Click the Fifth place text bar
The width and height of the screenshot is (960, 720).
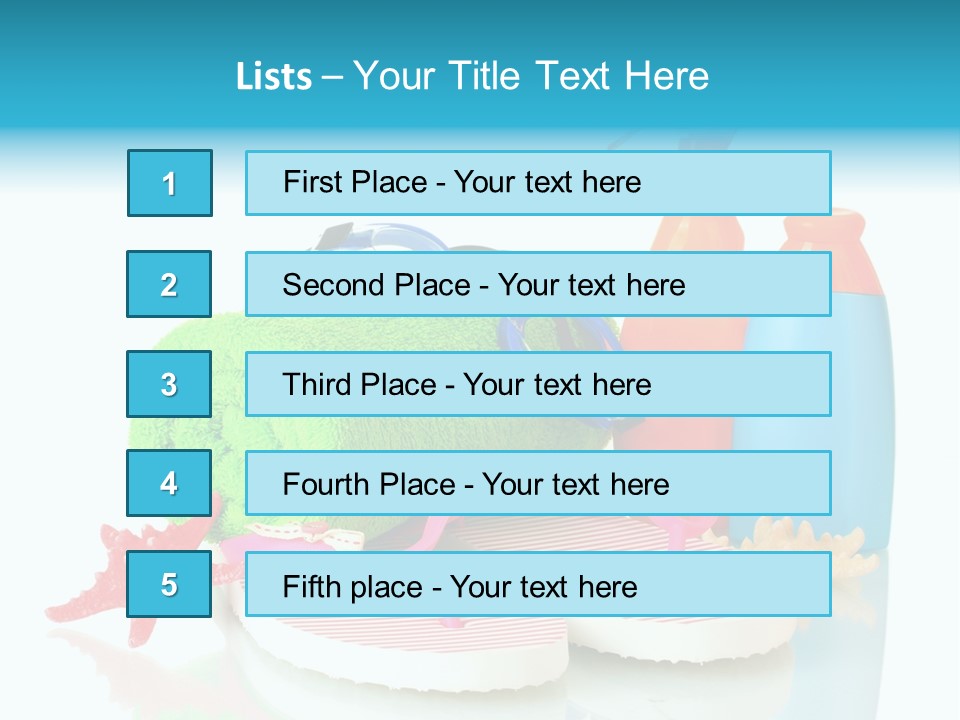[538, 584]
